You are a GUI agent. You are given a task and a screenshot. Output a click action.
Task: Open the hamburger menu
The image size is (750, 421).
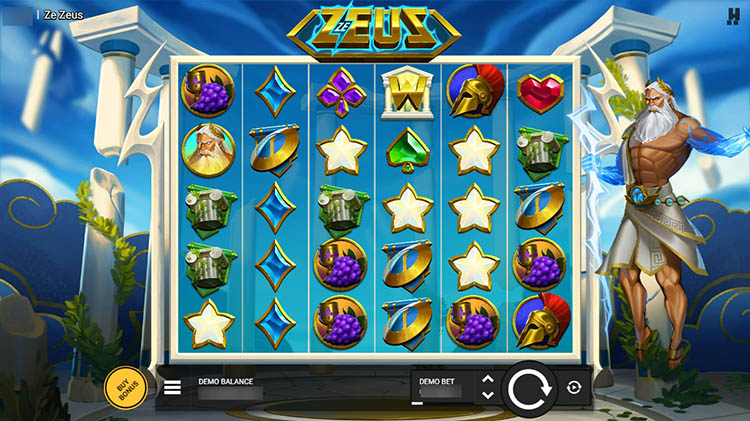pyautogui.click(x=173, y=387)
